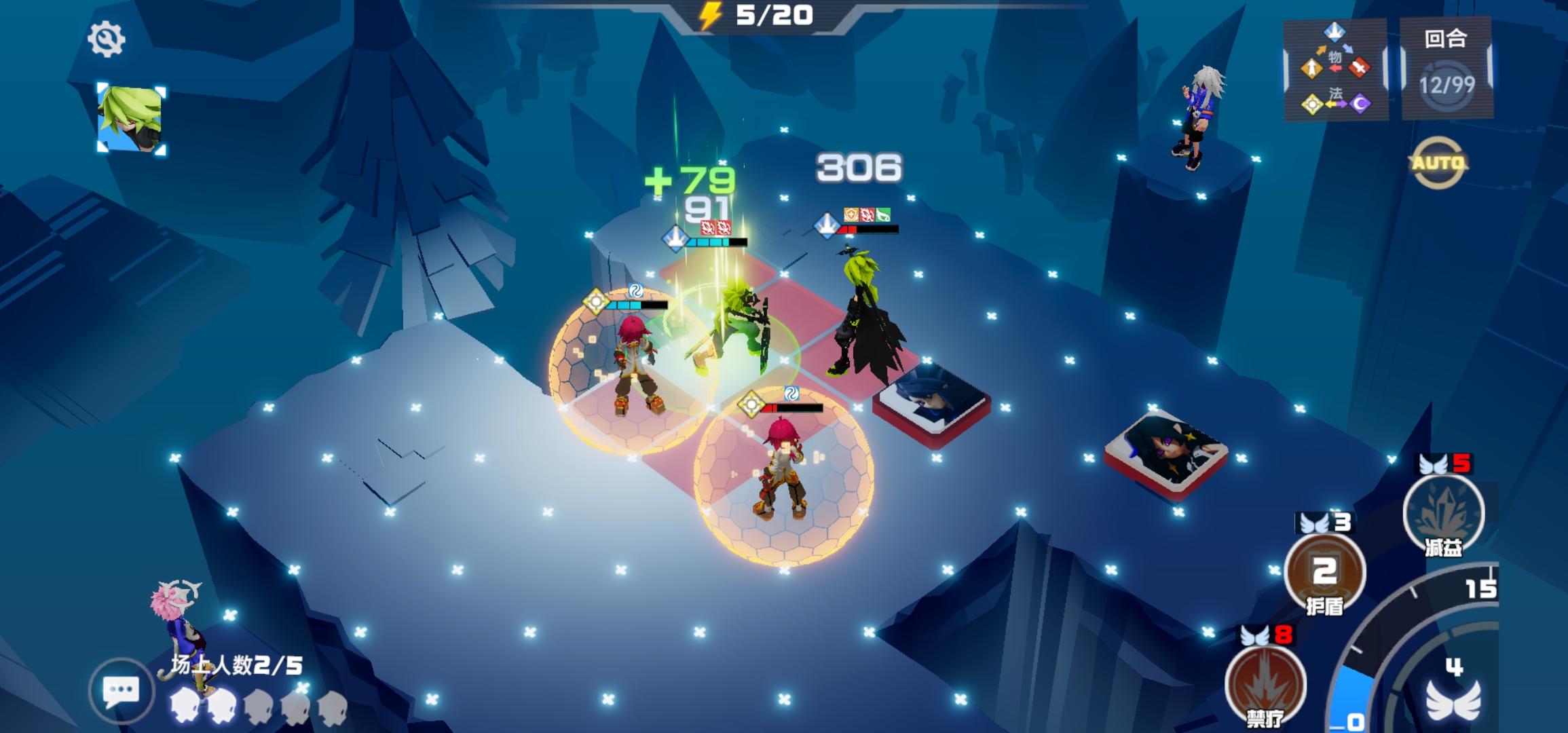Expand the 物/法 elemental relationship panel
The width and height of the screenshot is (1568, 733).
coord(1334,68)
